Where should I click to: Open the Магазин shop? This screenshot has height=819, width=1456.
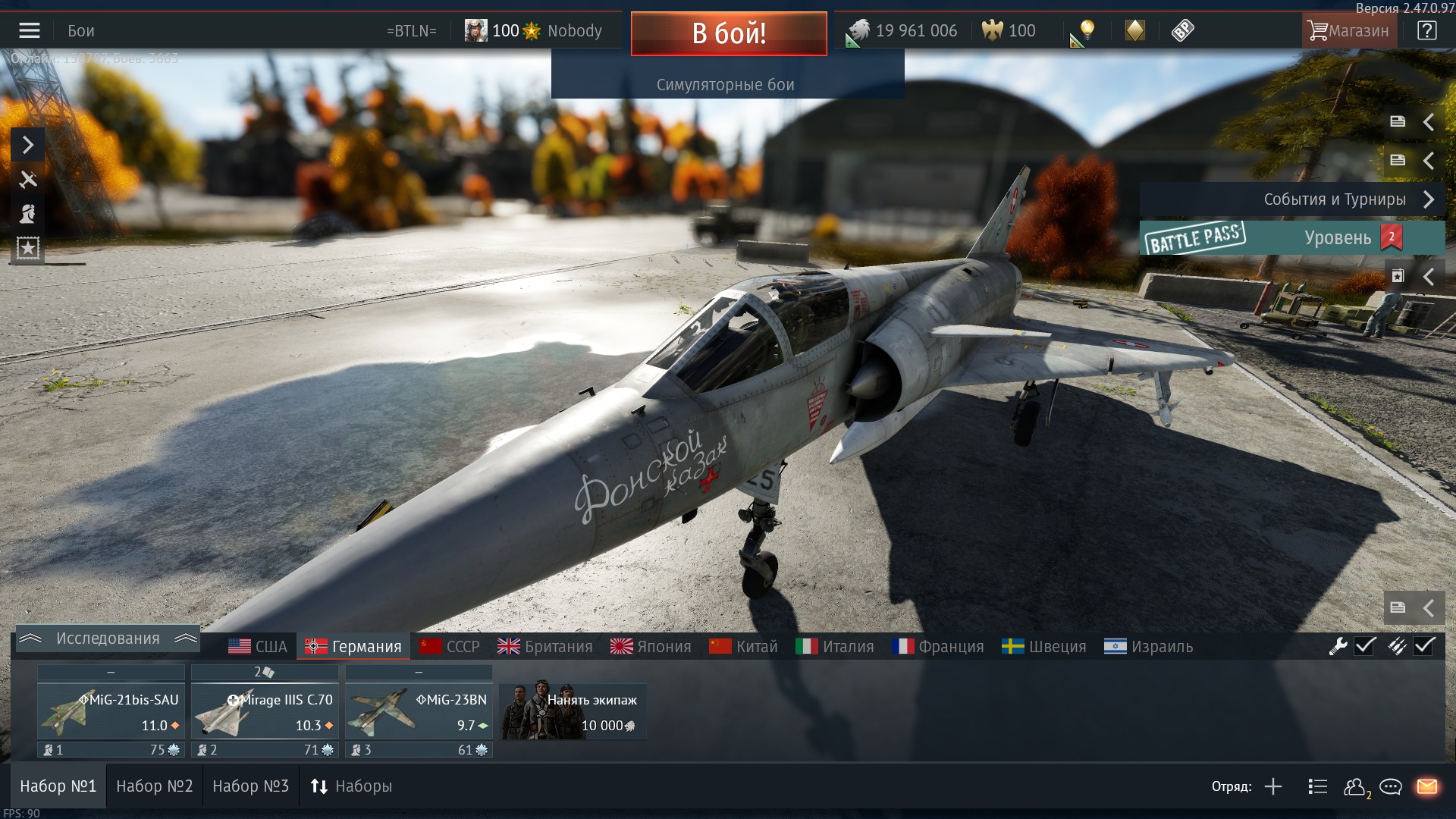(1348, 31)
